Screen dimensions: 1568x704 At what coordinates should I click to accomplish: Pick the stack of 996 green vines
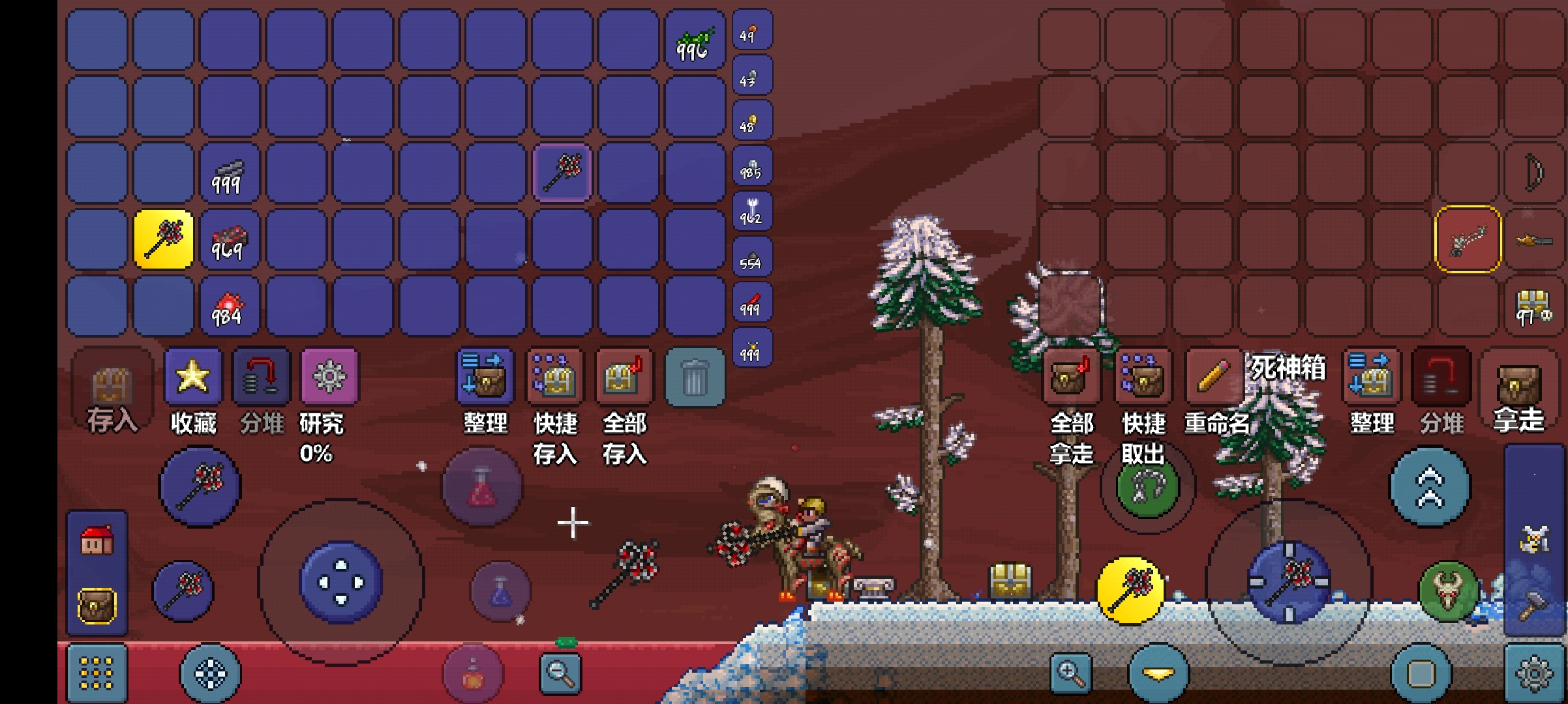[695, 40]
